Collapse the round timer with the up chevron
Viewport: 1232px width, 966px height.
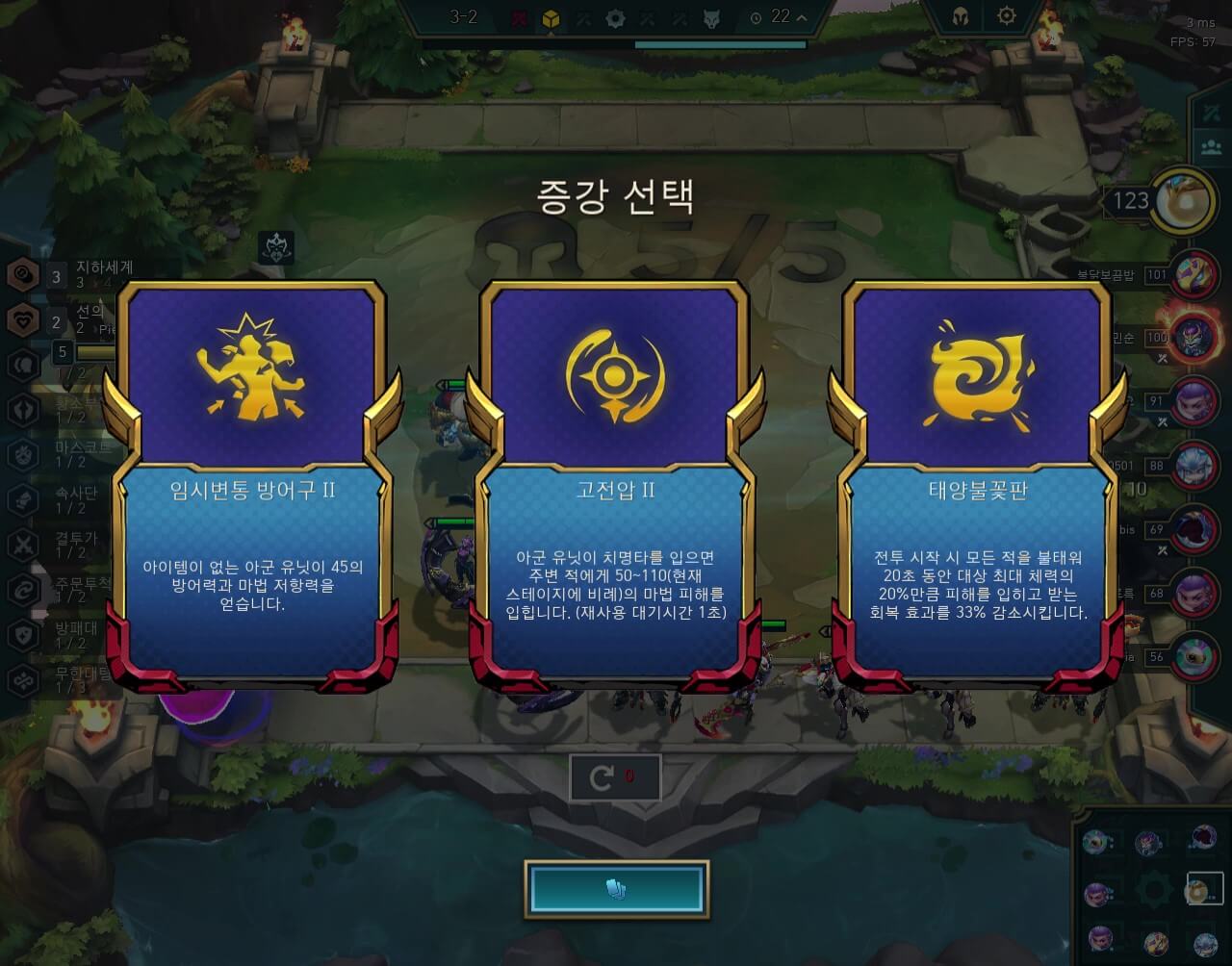[x=802, y=16]
